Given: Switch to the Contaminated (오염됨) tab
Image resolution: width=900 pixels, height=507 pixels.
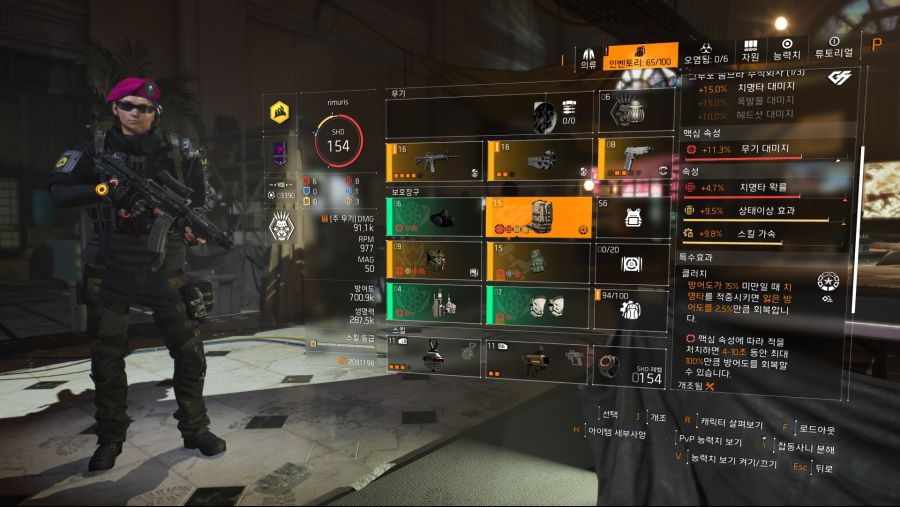Looking at the screenshot, I should tap(706, 54).
